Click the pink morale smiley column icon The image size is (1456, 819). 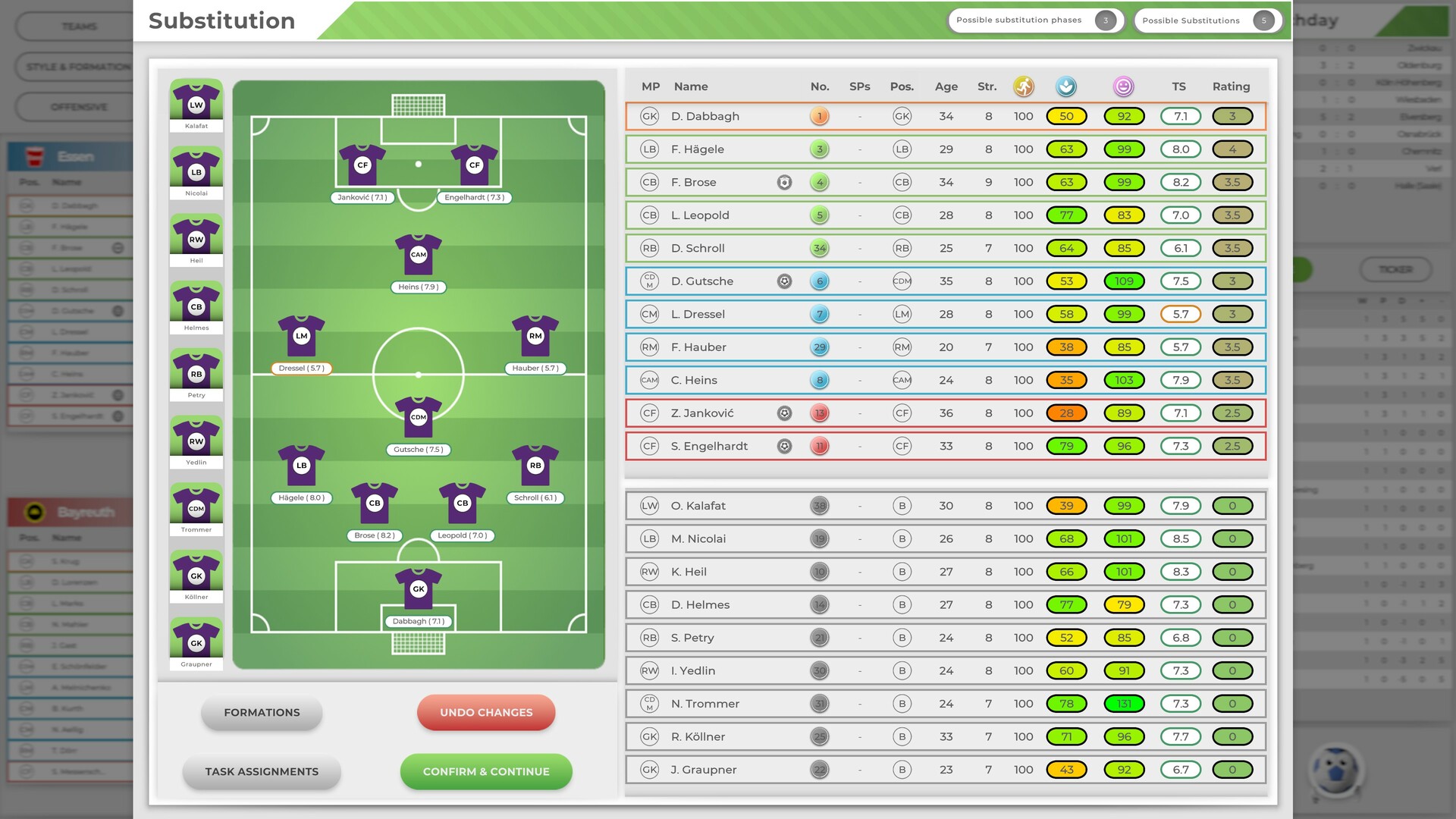coord(1125,86)
